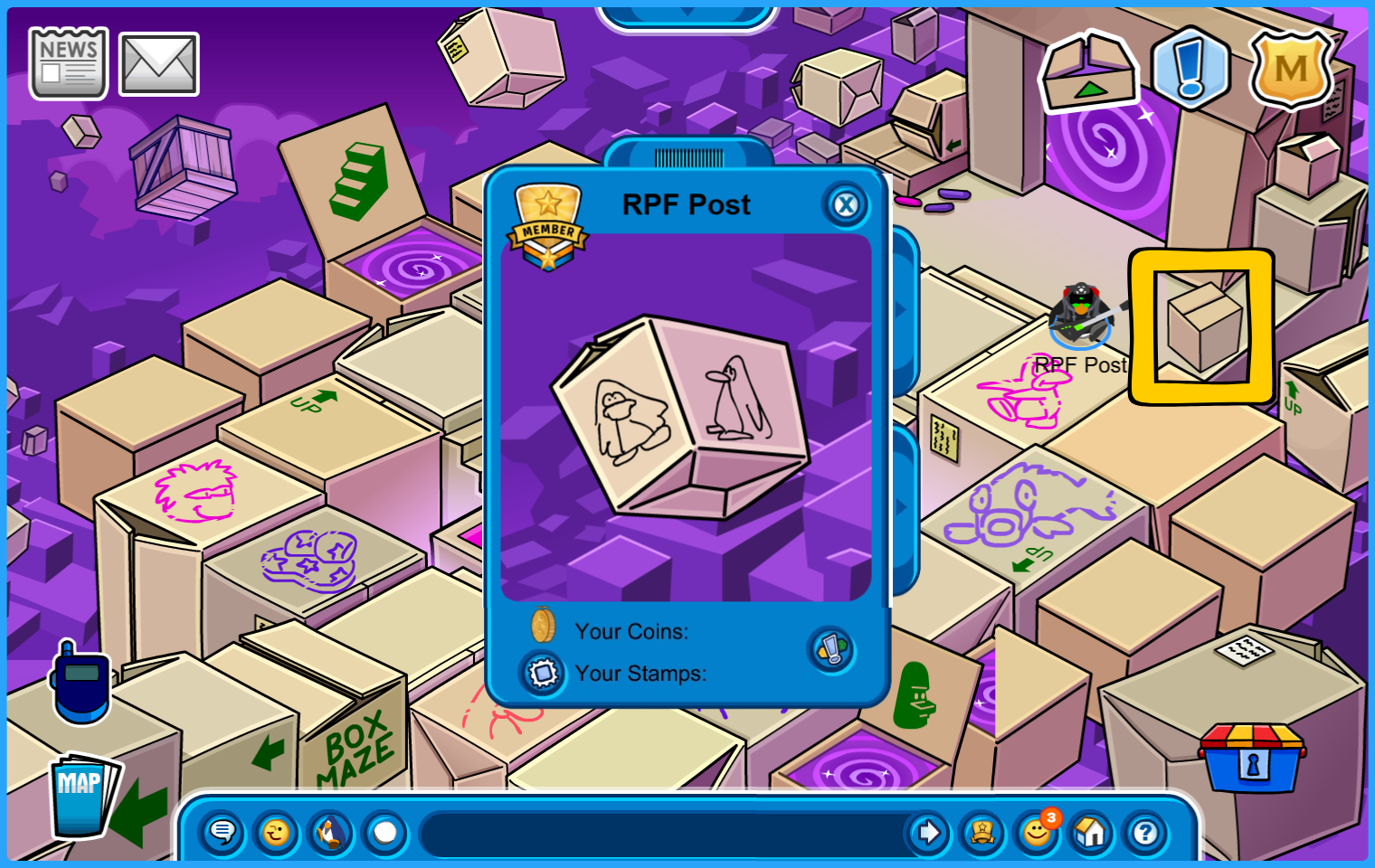
Task: Open the question mark help button
Action: click(1145, 832)
